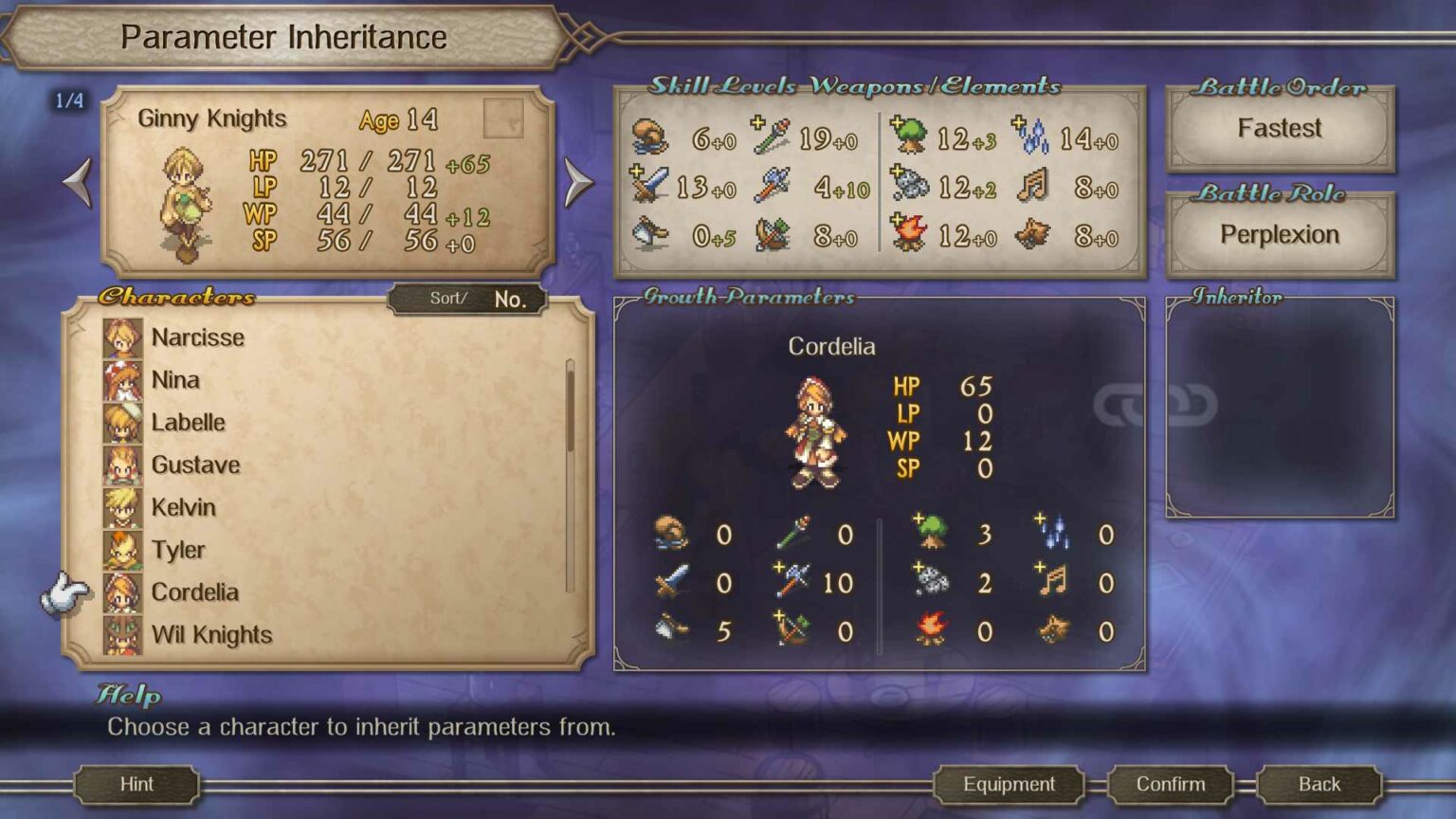Change the Battle Role from Perplexion
Image resolution: width=1456 pixels, height=819 pixels.
tap(1280, 233)
